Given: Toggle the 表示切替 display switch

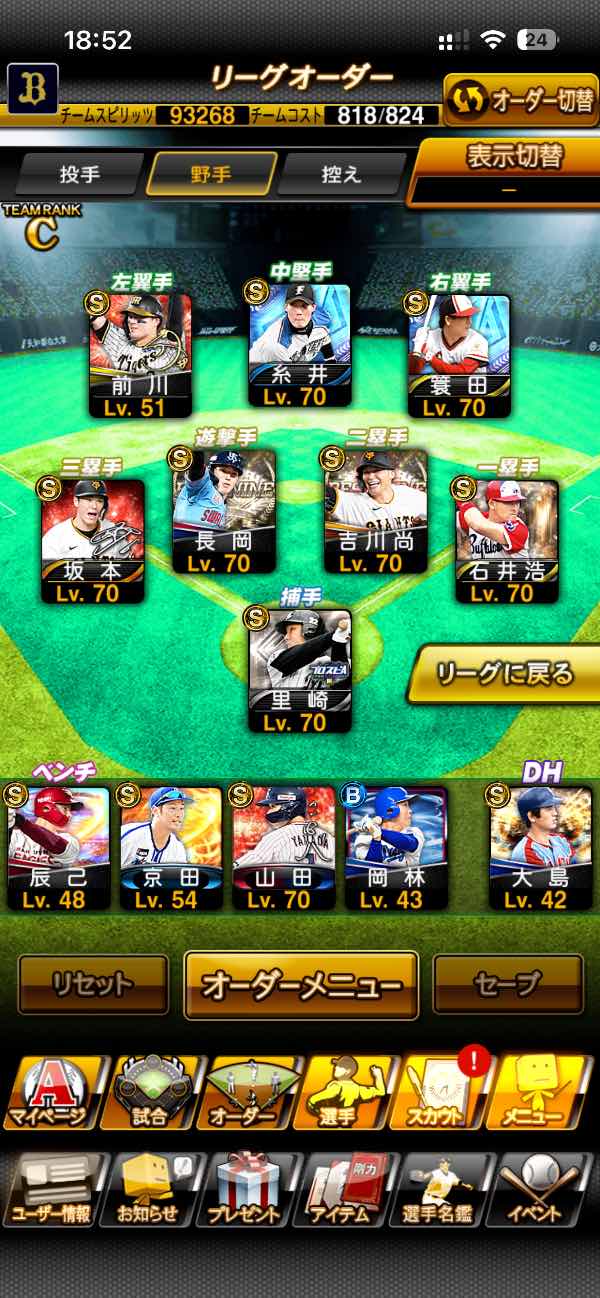Looking at the screenshot, I should pyautogui.click(x=508, y=170).
